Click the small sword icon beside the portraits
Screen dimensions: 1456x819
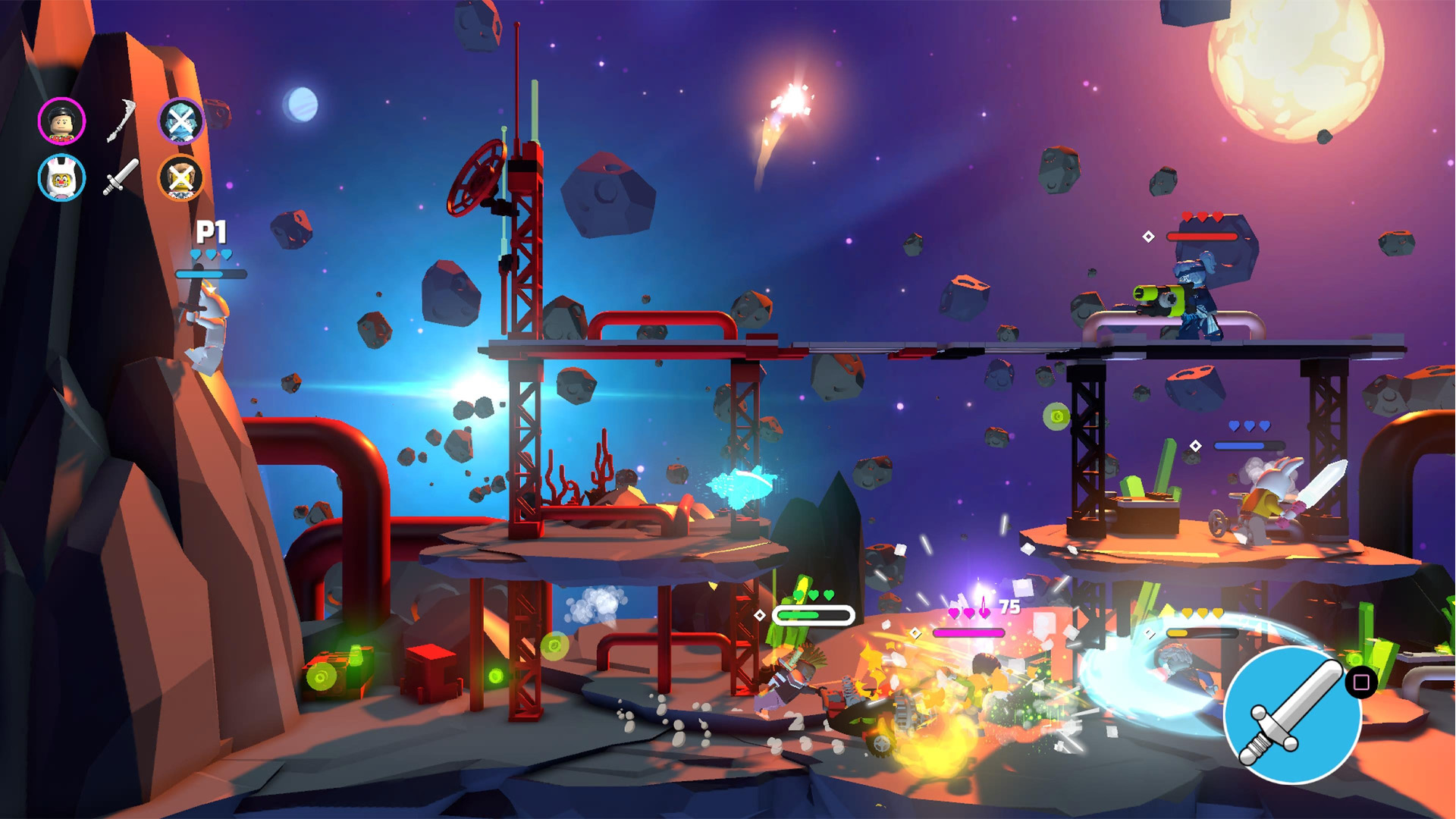[121, 177]
